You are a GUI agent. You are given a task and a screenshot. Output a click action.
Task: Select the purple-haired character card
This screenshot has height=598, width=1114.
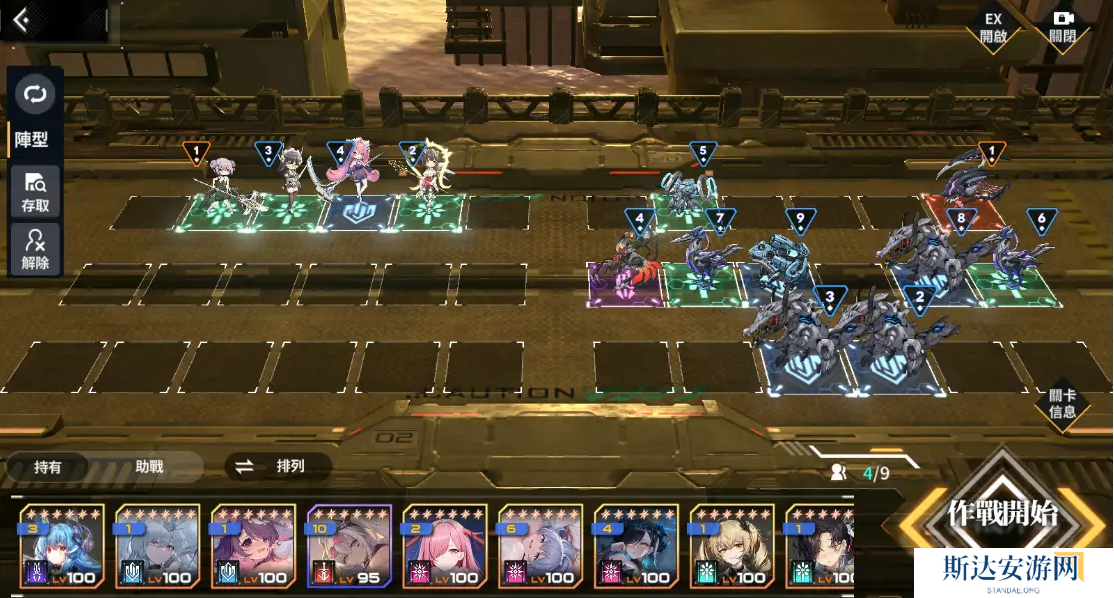click(252, 546)
